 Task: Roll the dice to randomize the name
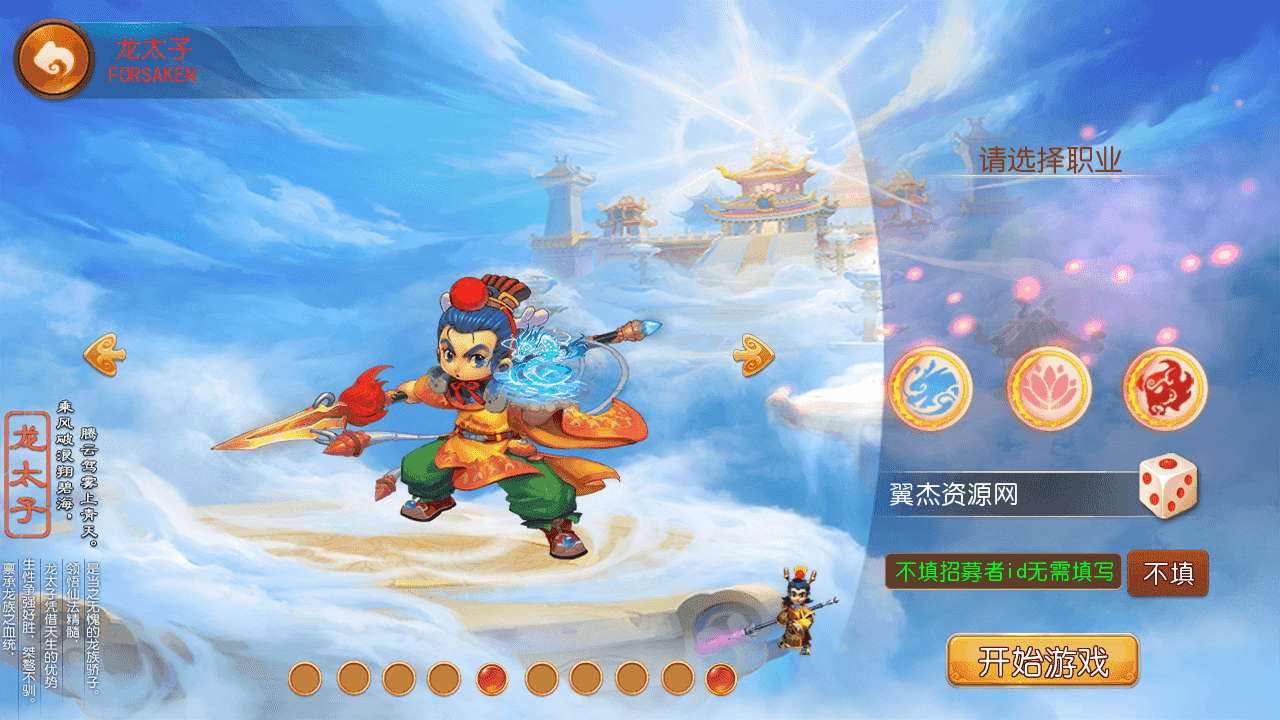pyautogui.click(x=1170, y=487)
